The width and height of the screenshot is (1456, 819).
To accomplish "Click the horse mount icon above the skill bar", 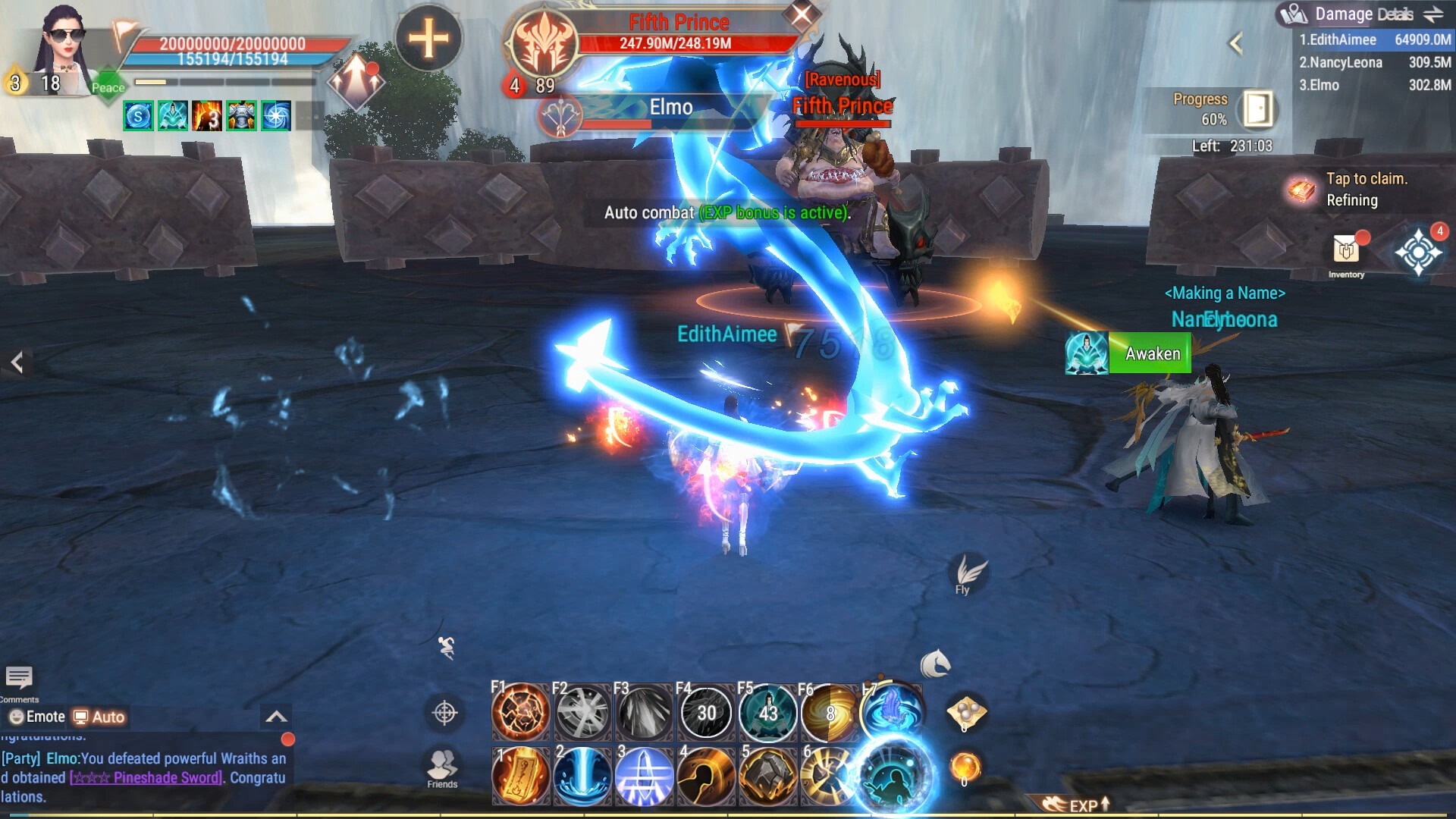I will click(x=936, y=664).
